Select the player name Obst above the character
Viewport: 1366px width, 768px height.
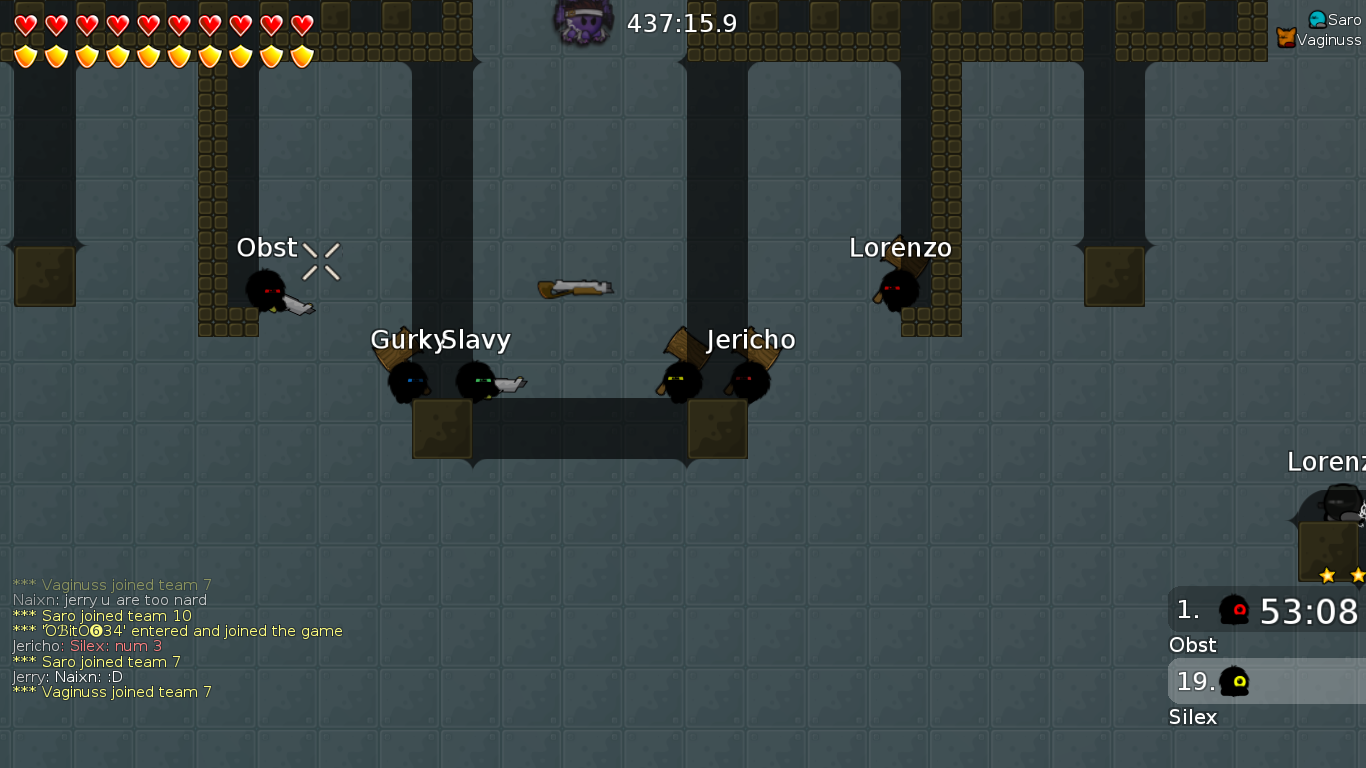[x=265, y=247]
